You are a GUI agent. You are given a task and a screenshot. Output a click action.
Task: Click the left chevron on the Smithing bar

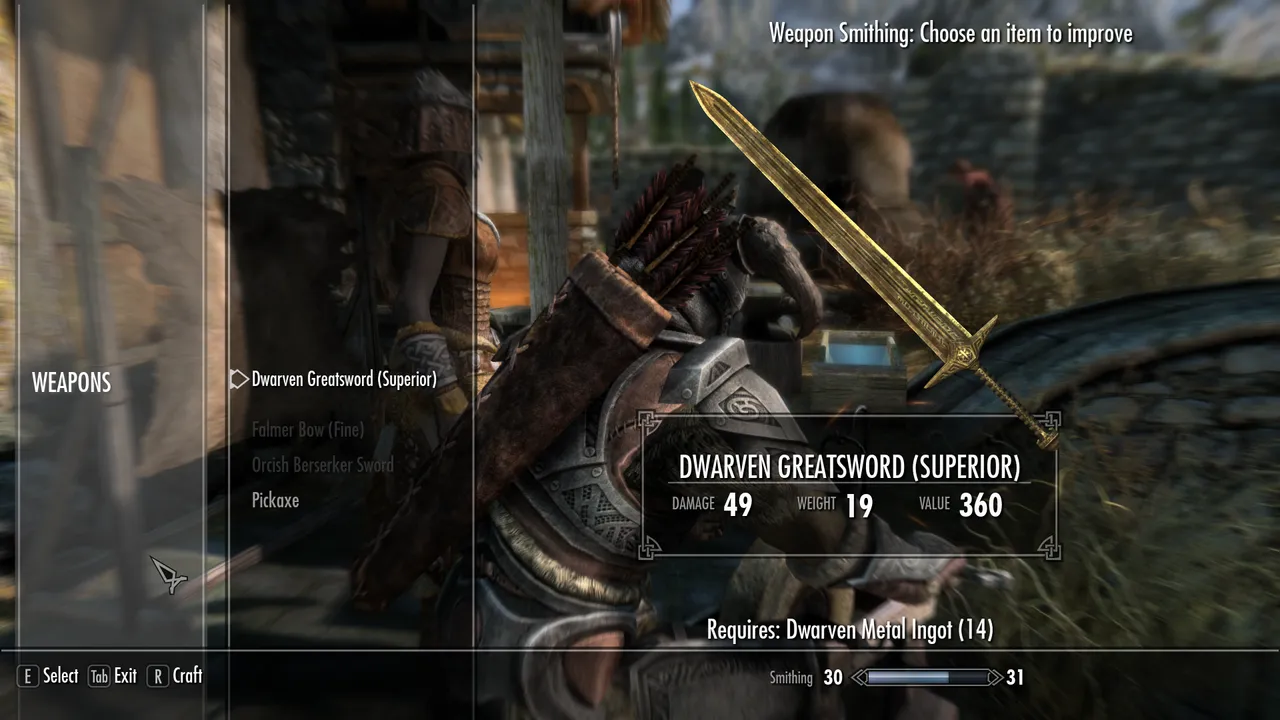tap(856, 677)
